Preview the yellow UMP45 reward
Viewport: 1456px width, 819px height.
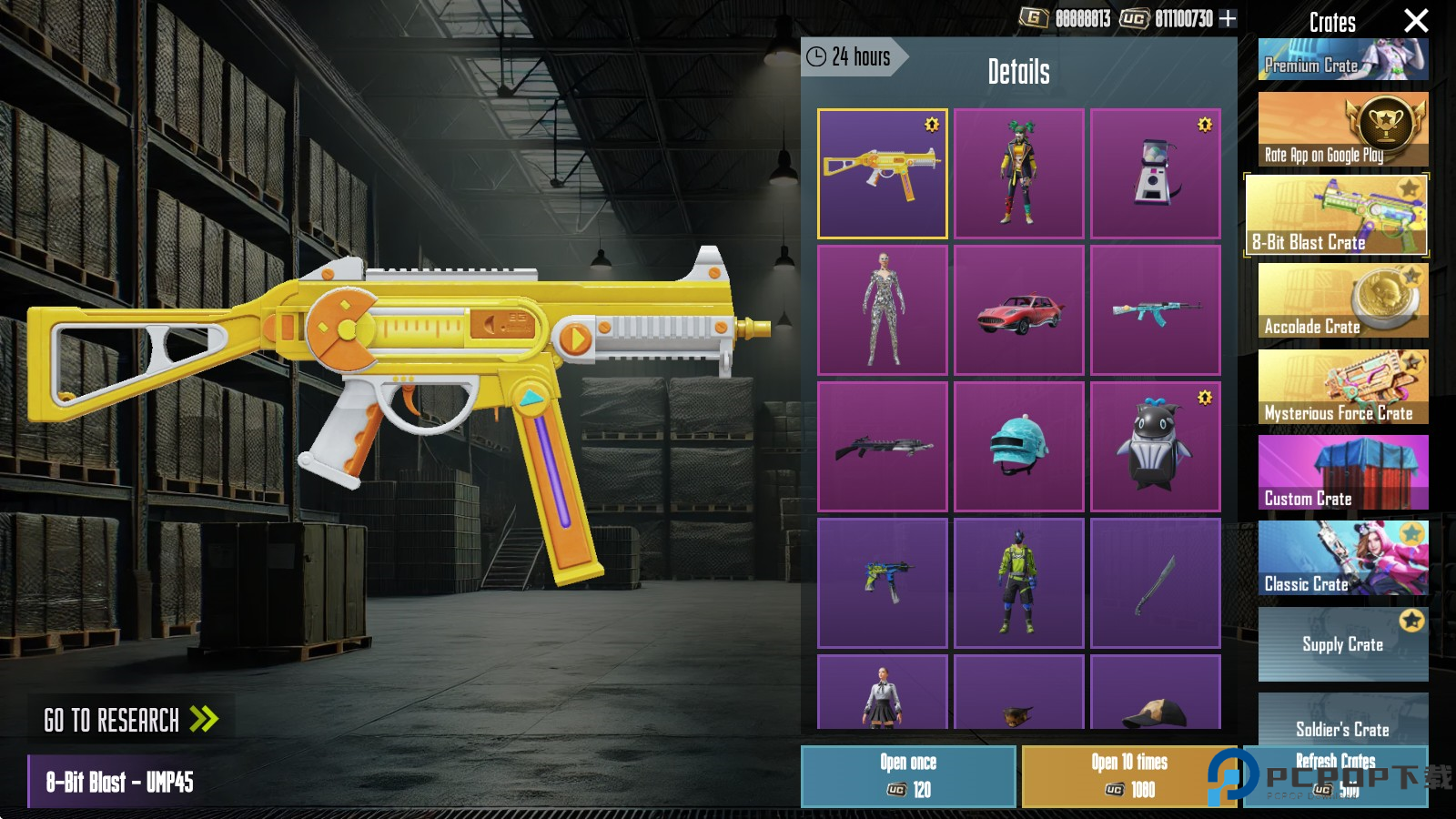coord(882,174)
